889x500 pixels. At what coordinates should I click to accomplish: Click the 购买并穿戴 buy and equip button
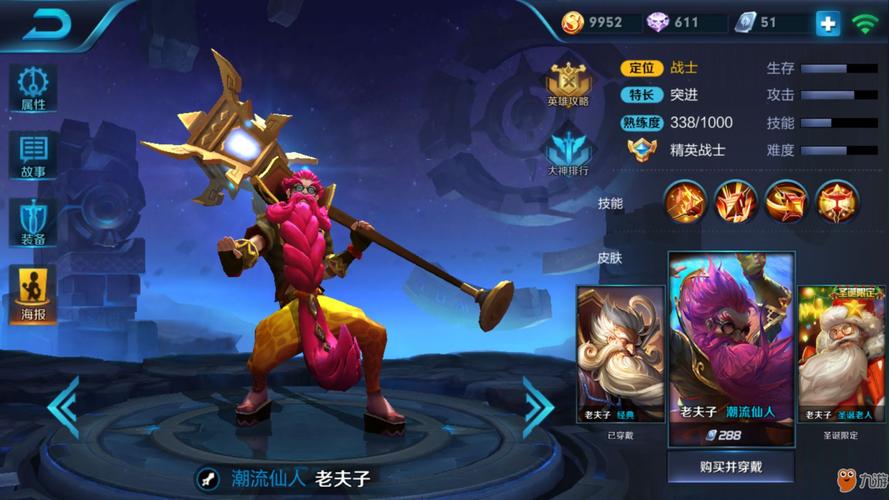[x=731, y=466]
